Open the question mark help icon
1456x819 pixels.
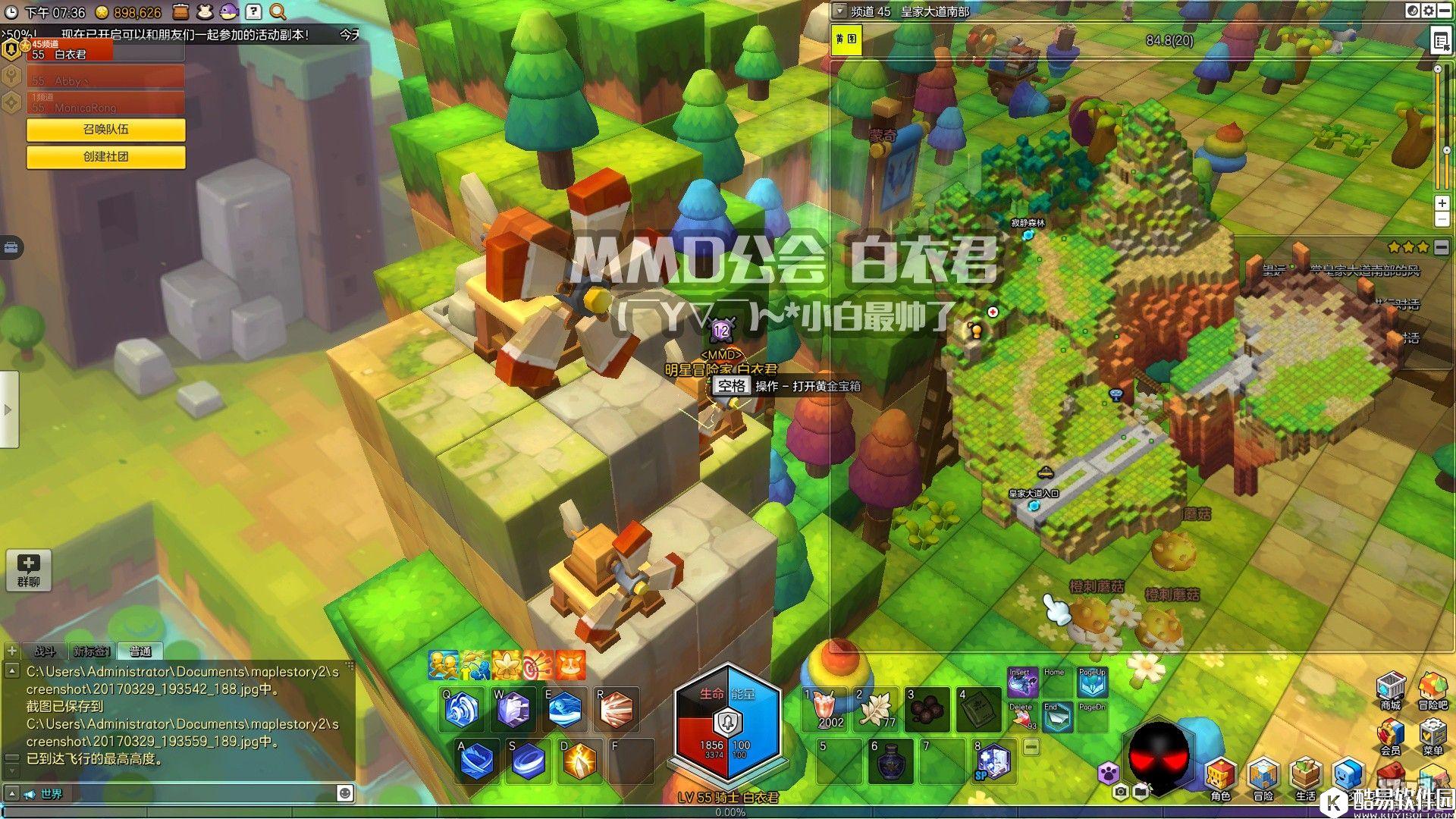click(253, 12)
